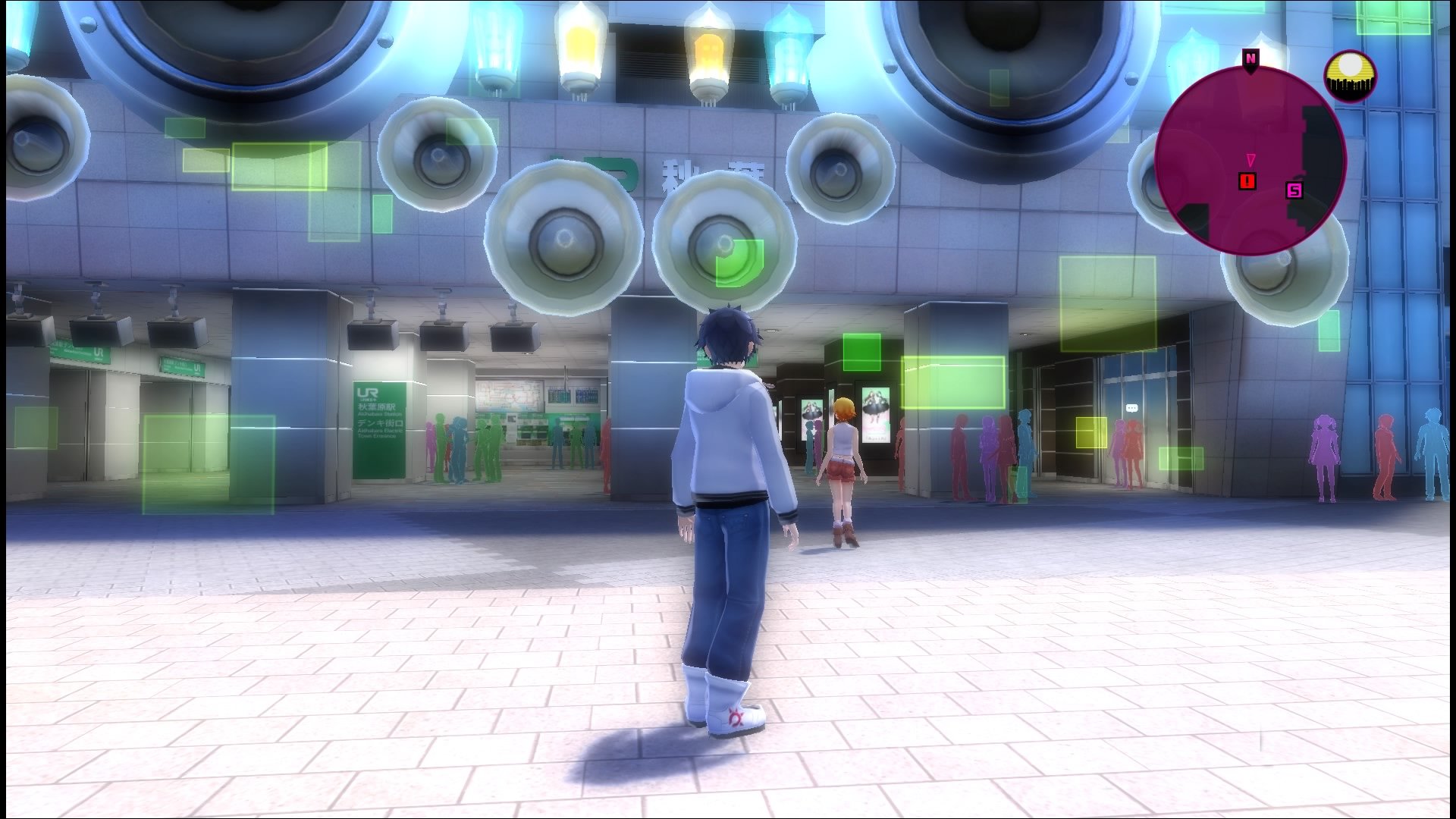Select the pink S save point marker on minimap
Screen dimensions: 1456x819
1295,190
